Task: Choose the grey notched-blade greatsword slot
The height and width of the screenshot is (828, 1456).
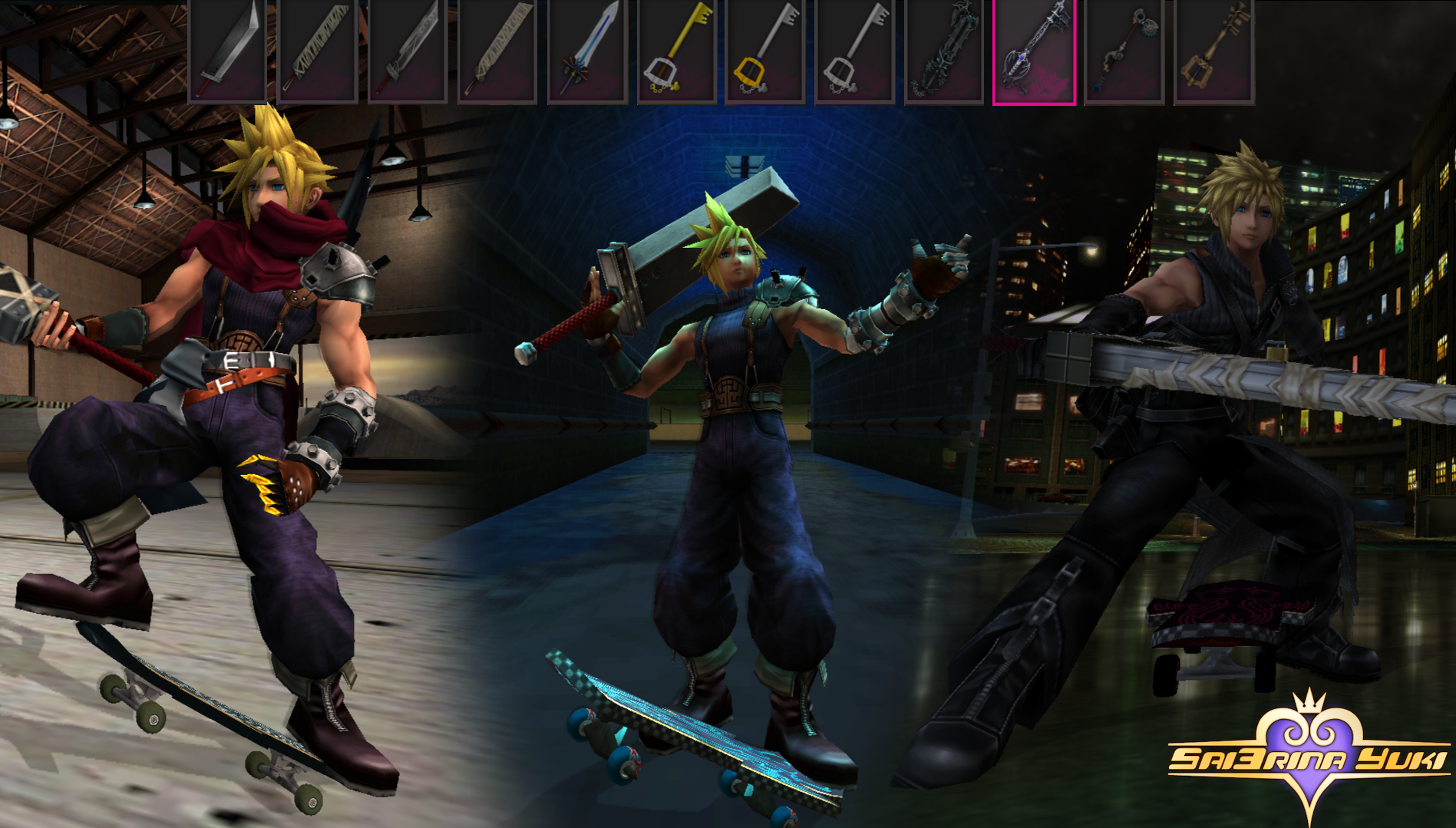Action: [407, 51]
